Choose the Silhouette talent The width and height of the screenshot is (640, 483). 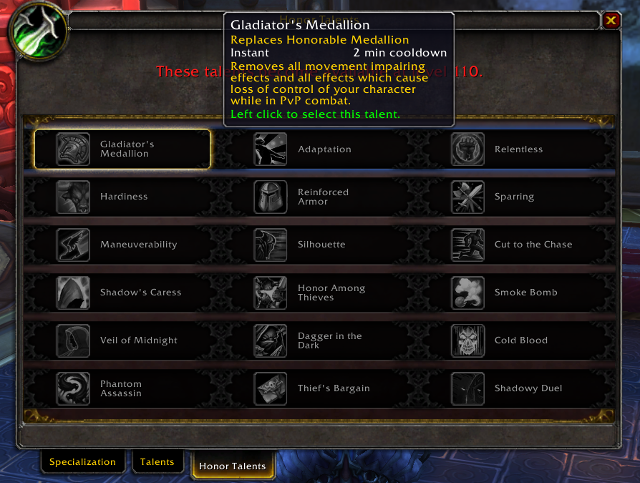(320, 245)
